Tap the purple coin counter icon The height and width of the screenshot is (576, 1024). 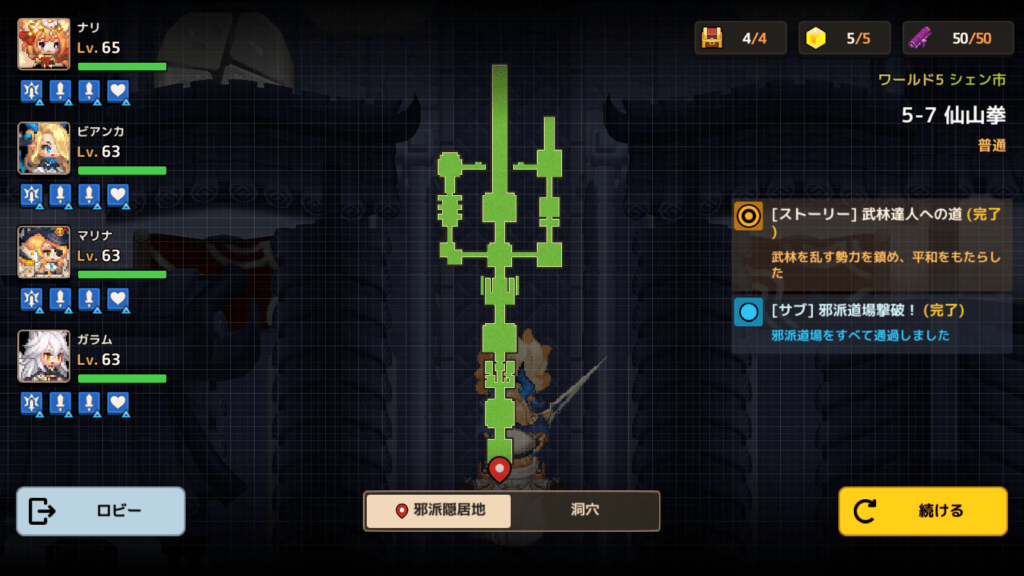click(x=921, y=38)
